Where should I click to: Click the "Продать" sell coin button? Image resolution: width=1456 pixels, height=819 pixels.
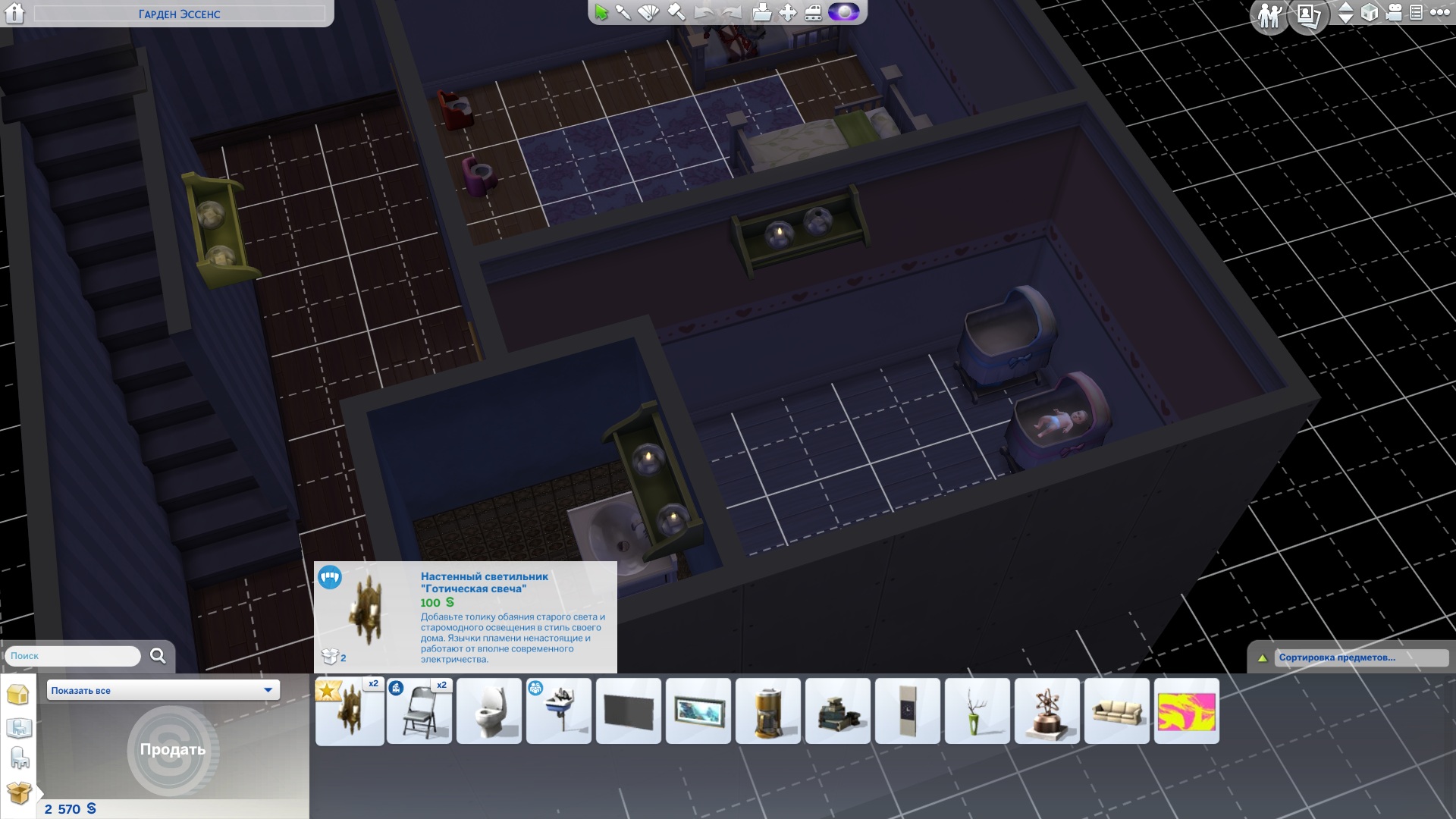click(172, 749)
